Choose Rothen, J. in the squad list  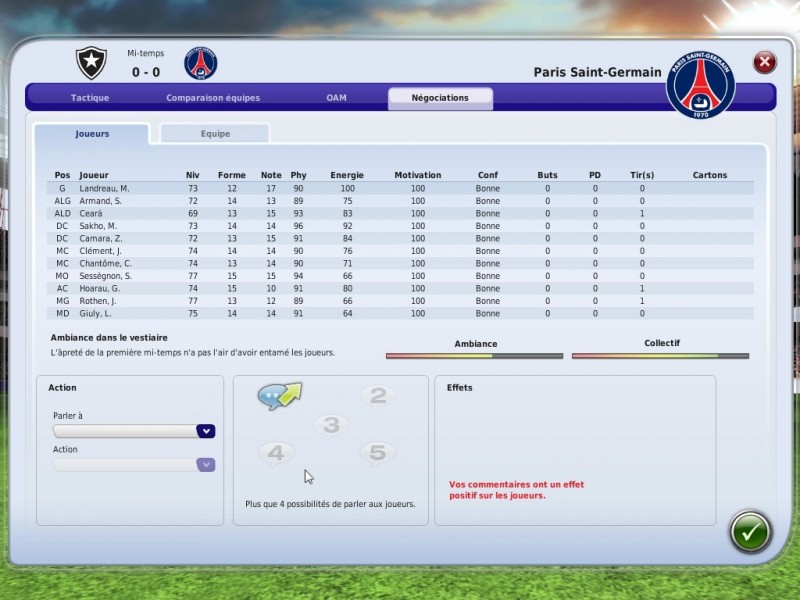click(x=98, y=301)
